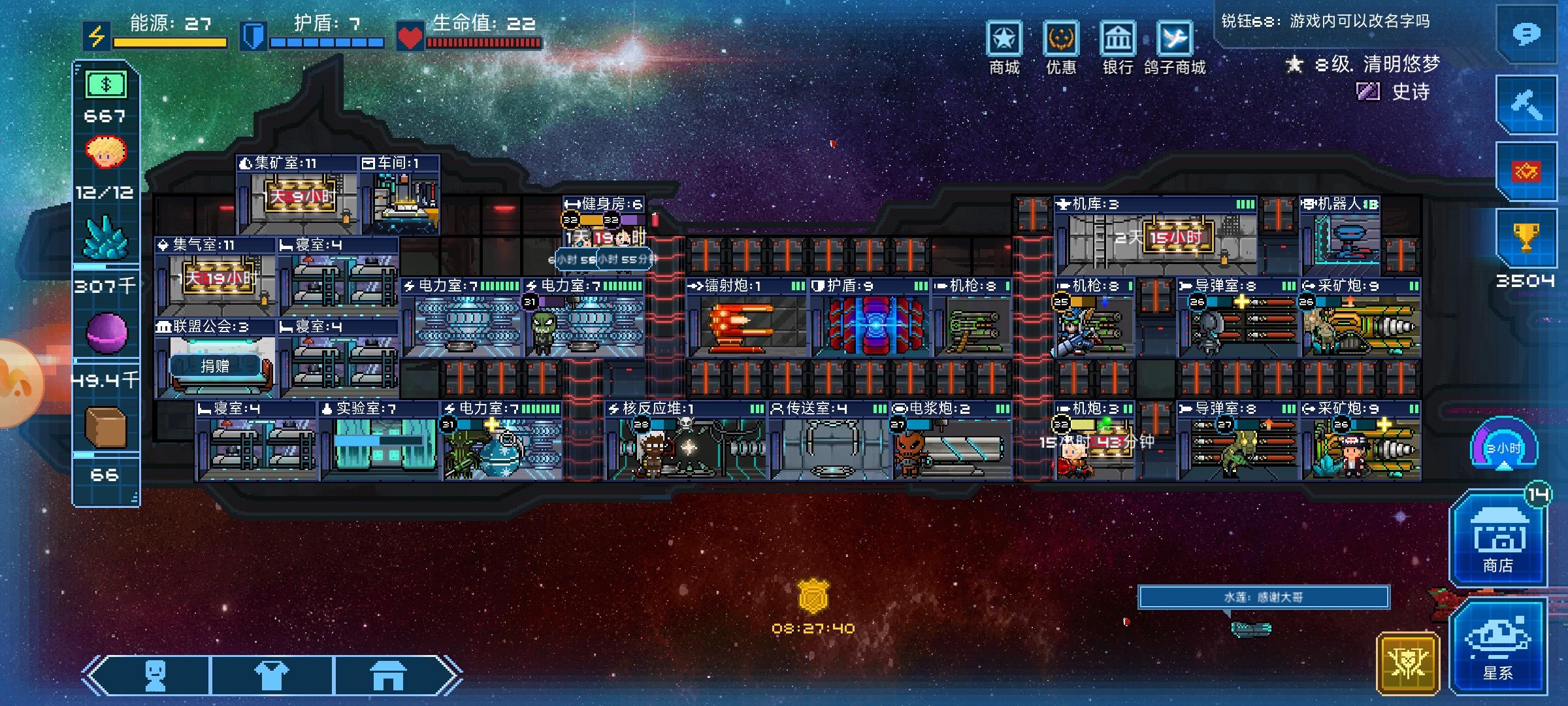The height and width of the screenshot is (706, 1568).
Task: Select the house rooms tab
Action: 388,675
